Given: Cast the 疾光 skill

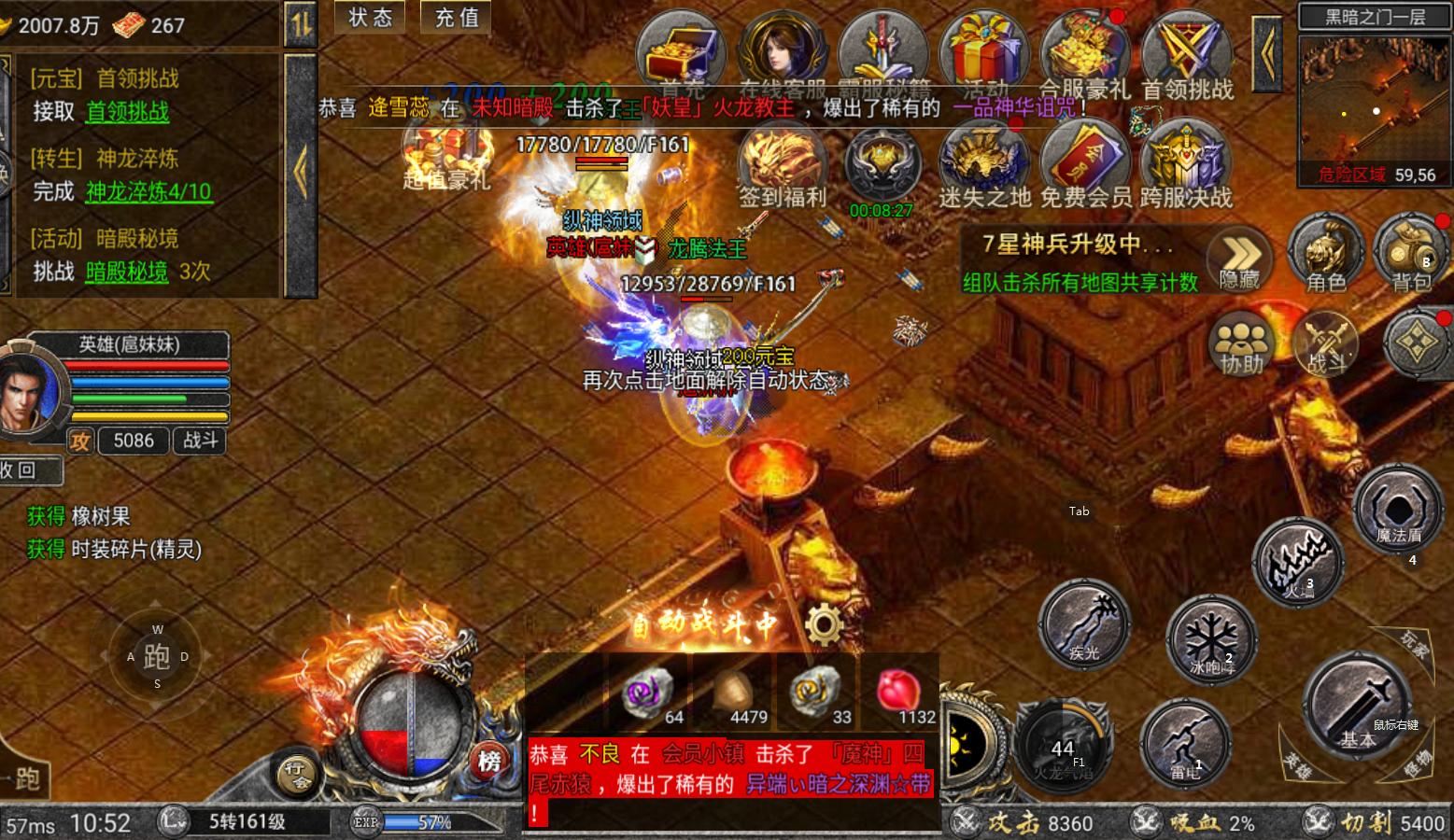Looking at the screenshot, I should 1086,623.
